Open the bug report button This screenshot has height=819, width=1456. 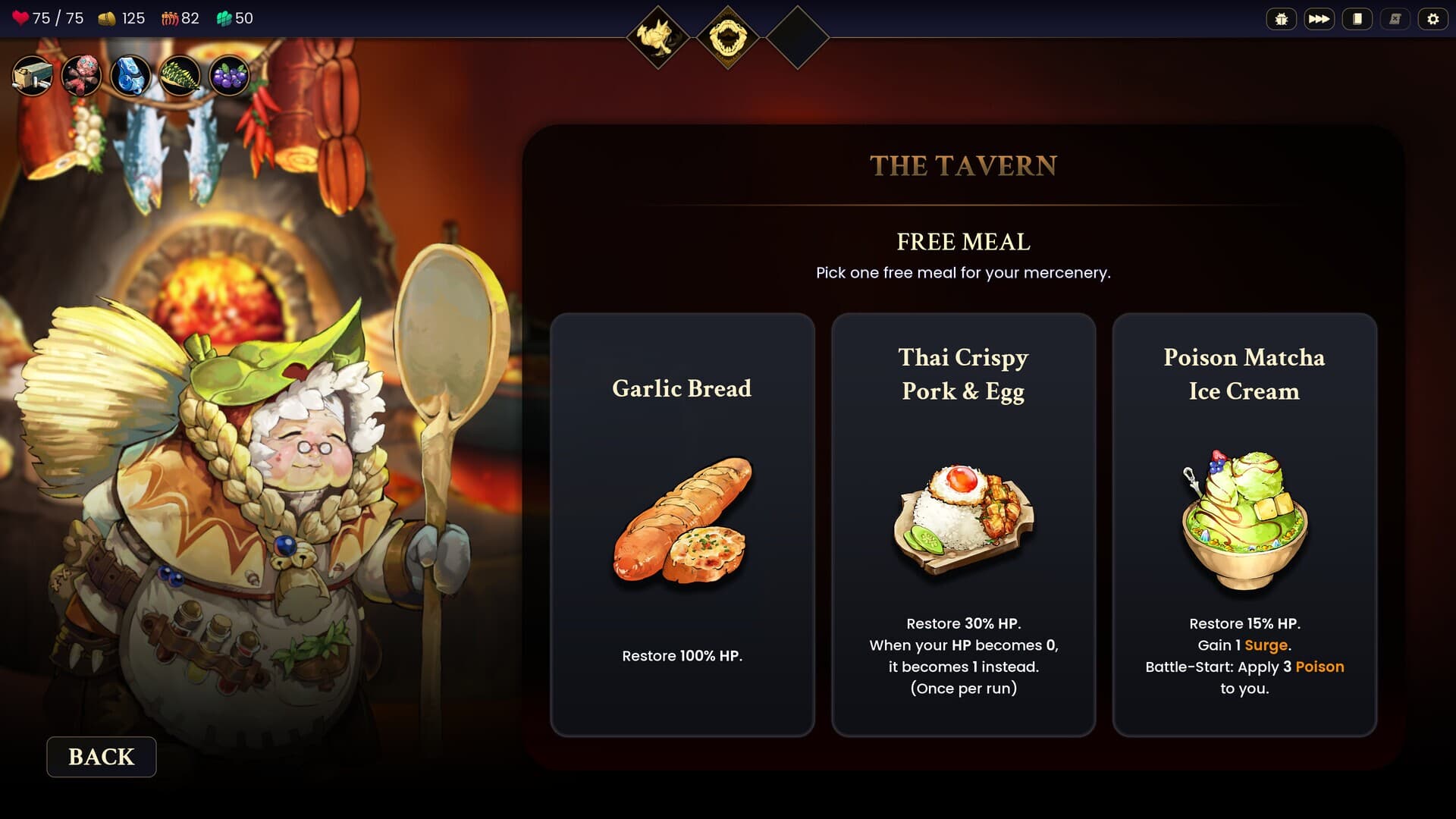click(1281, 19)
